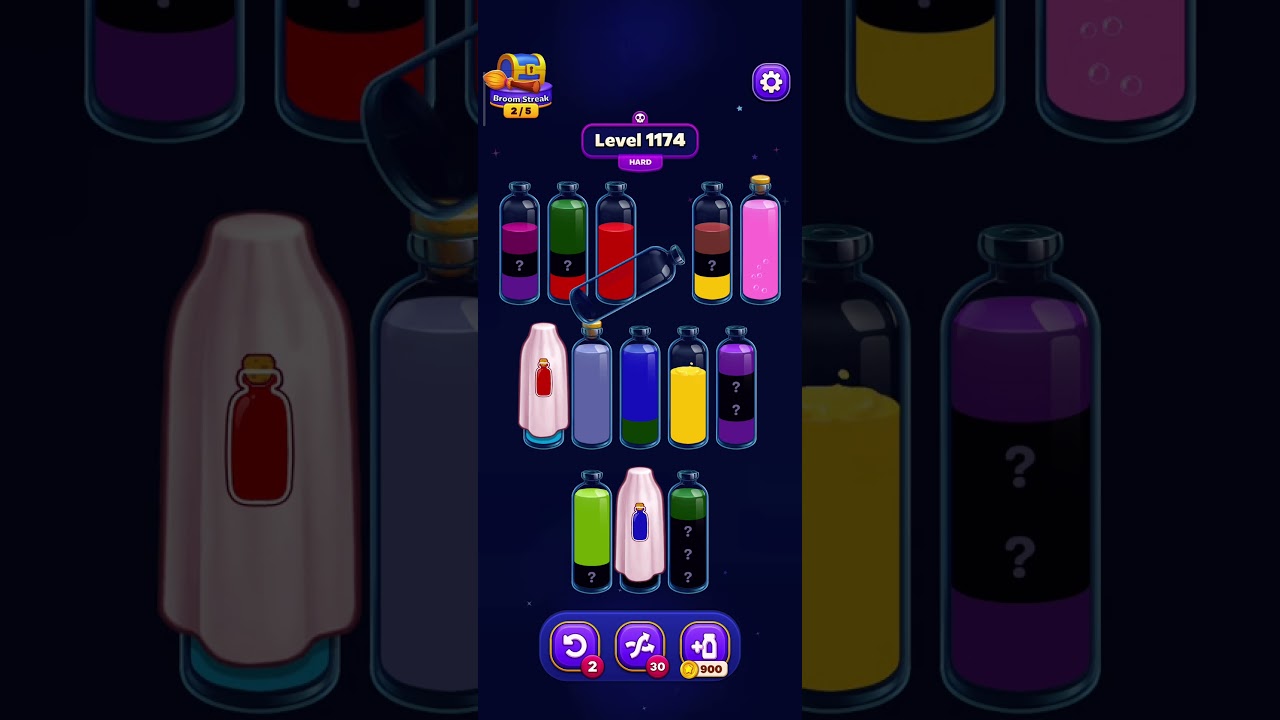Click the Level 1174 banner
The image size is (1280, 720).
(x=640, y=141)
